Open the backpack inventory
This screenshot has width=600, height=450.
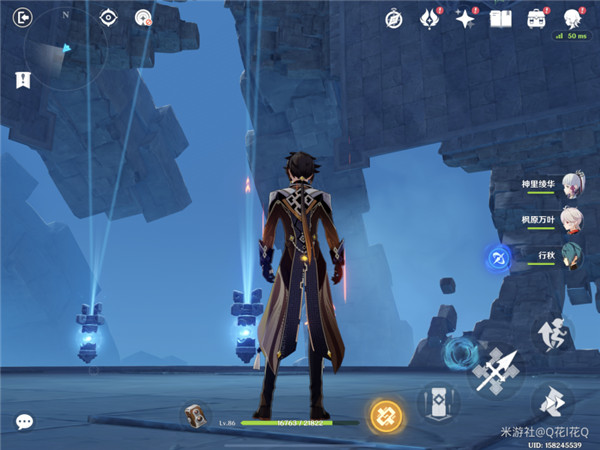(537, 19)
